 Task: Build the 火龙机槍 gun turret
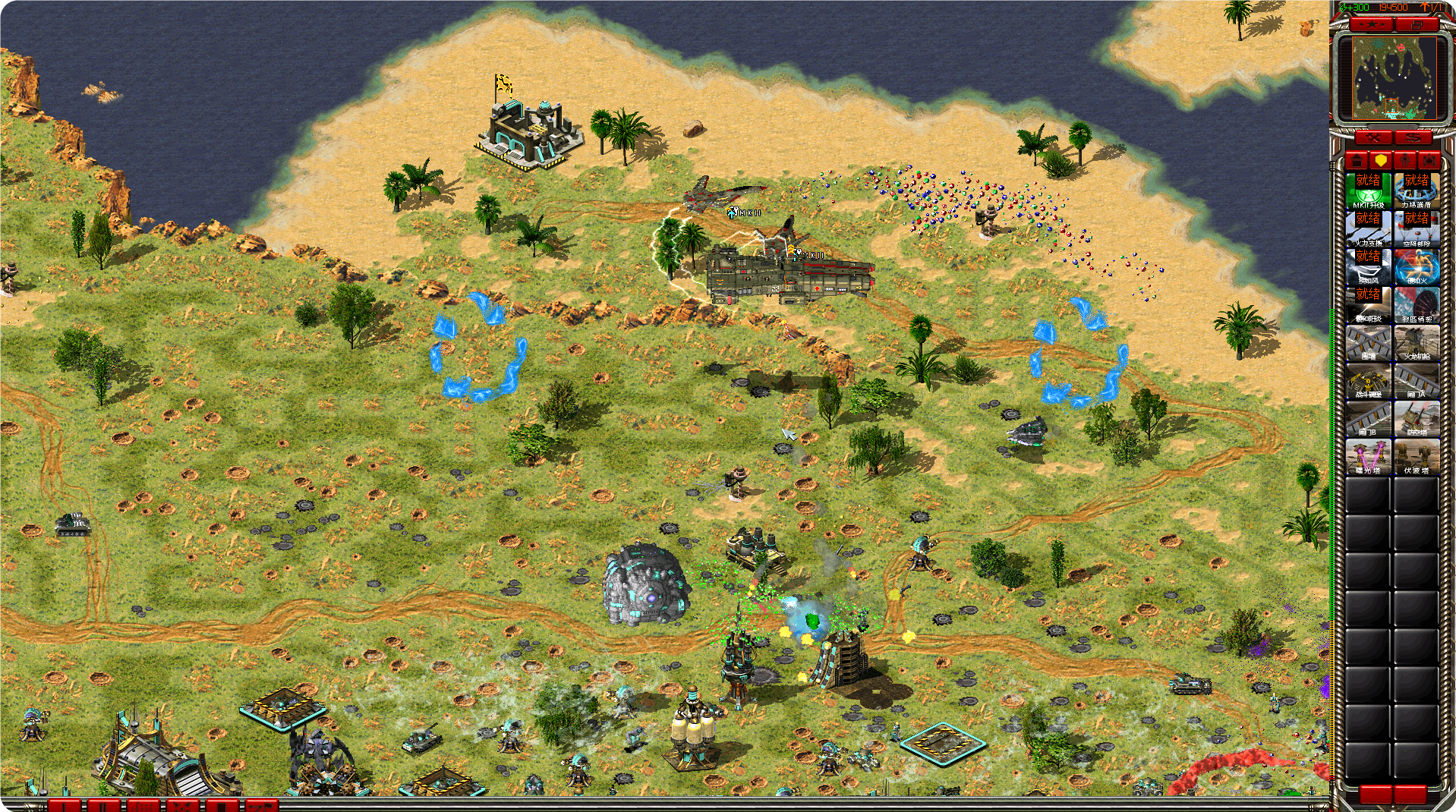pyautogui.click(x=1416, y=342)
